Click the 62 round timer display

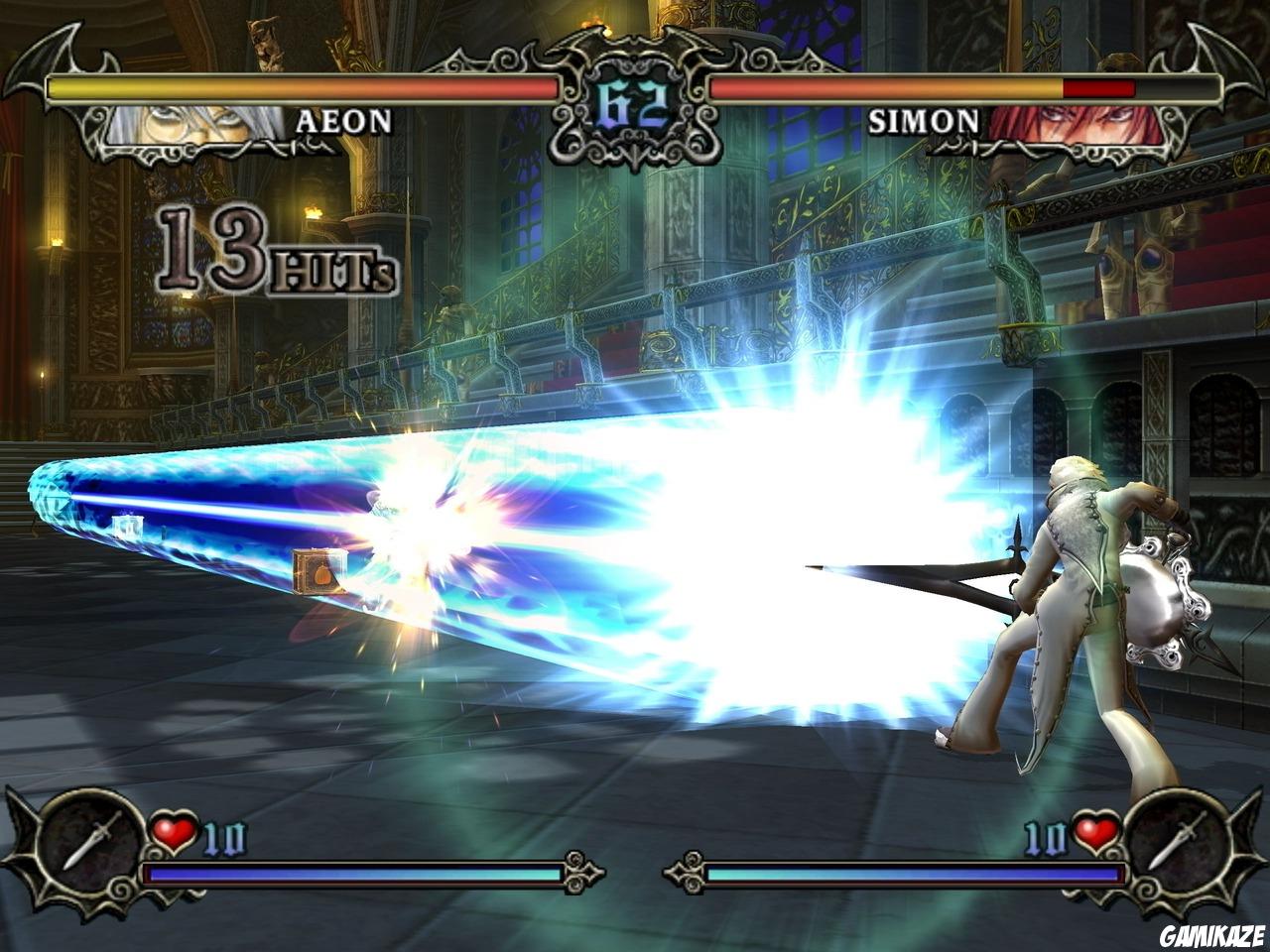coord(632,94)
